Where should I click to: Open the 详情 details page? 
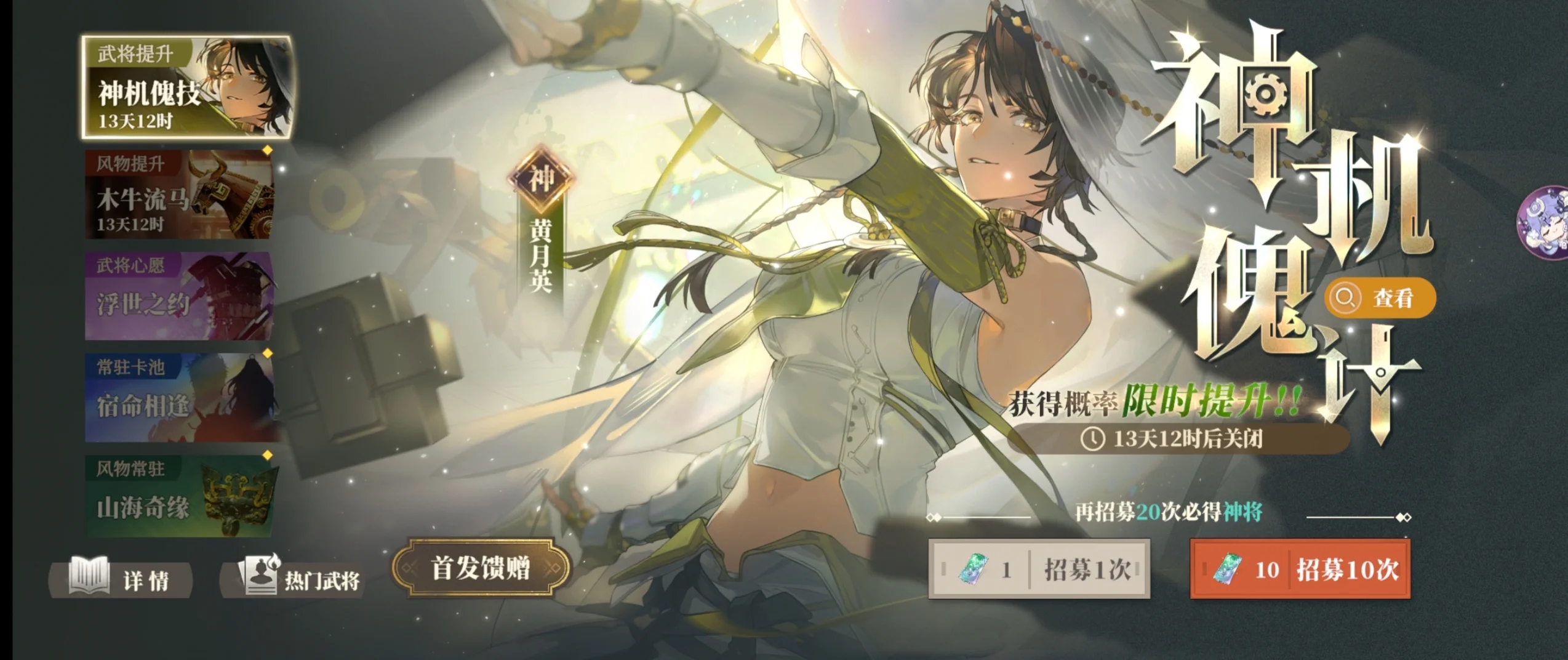[122, 579]
